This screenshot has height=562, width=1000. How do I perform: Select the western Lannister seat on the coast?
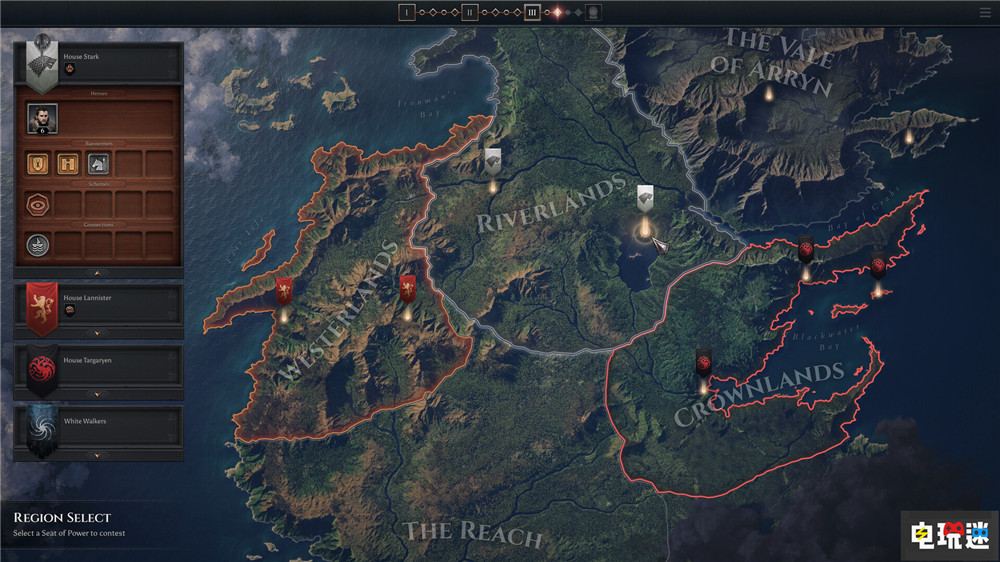point(284,293)
